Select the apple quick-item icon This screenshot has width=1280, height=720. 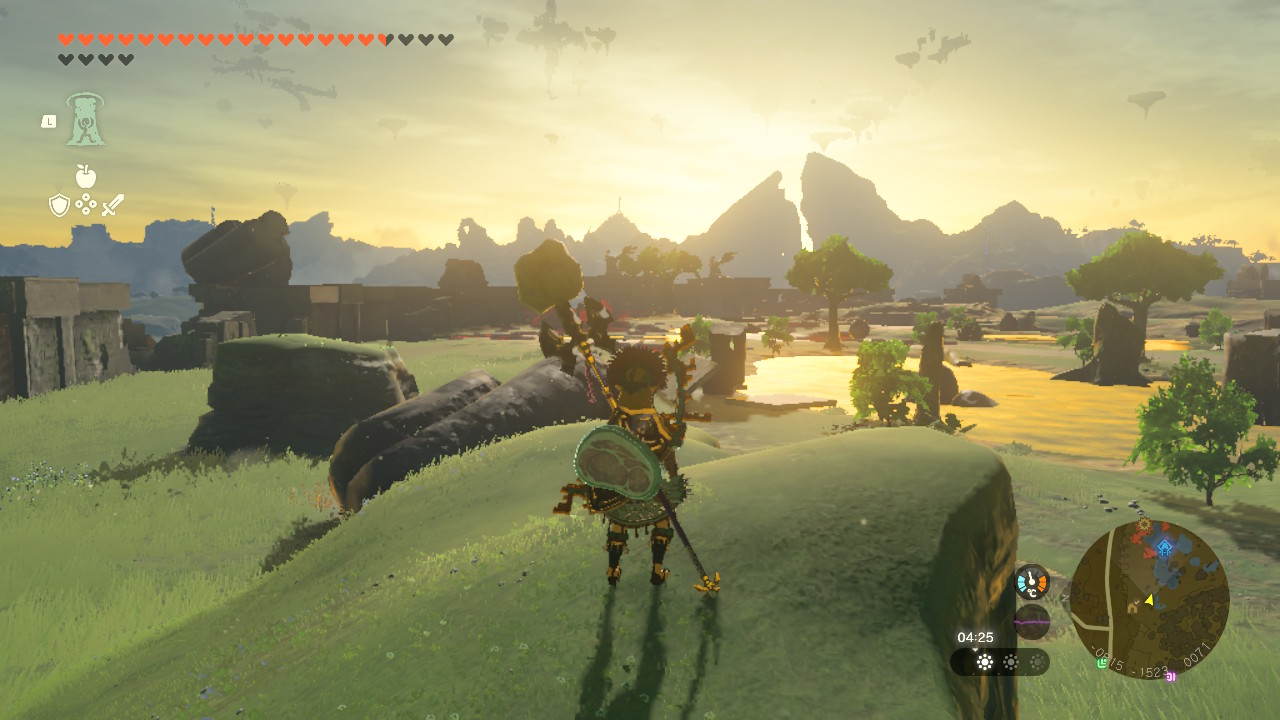(86, 177)
